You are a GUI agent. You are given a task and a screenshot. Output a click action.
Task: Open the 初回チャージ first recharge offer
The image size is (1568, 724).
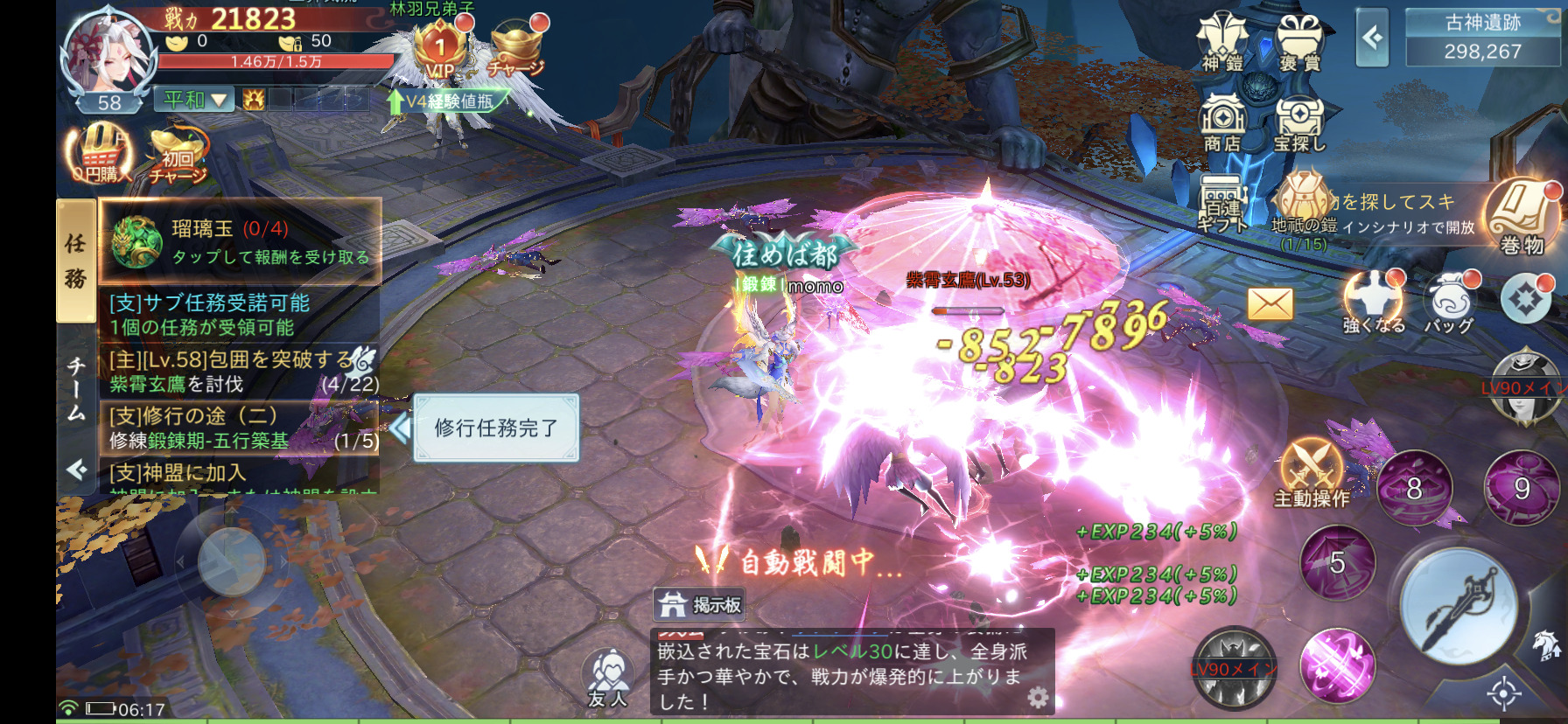(x=178, y=156)
